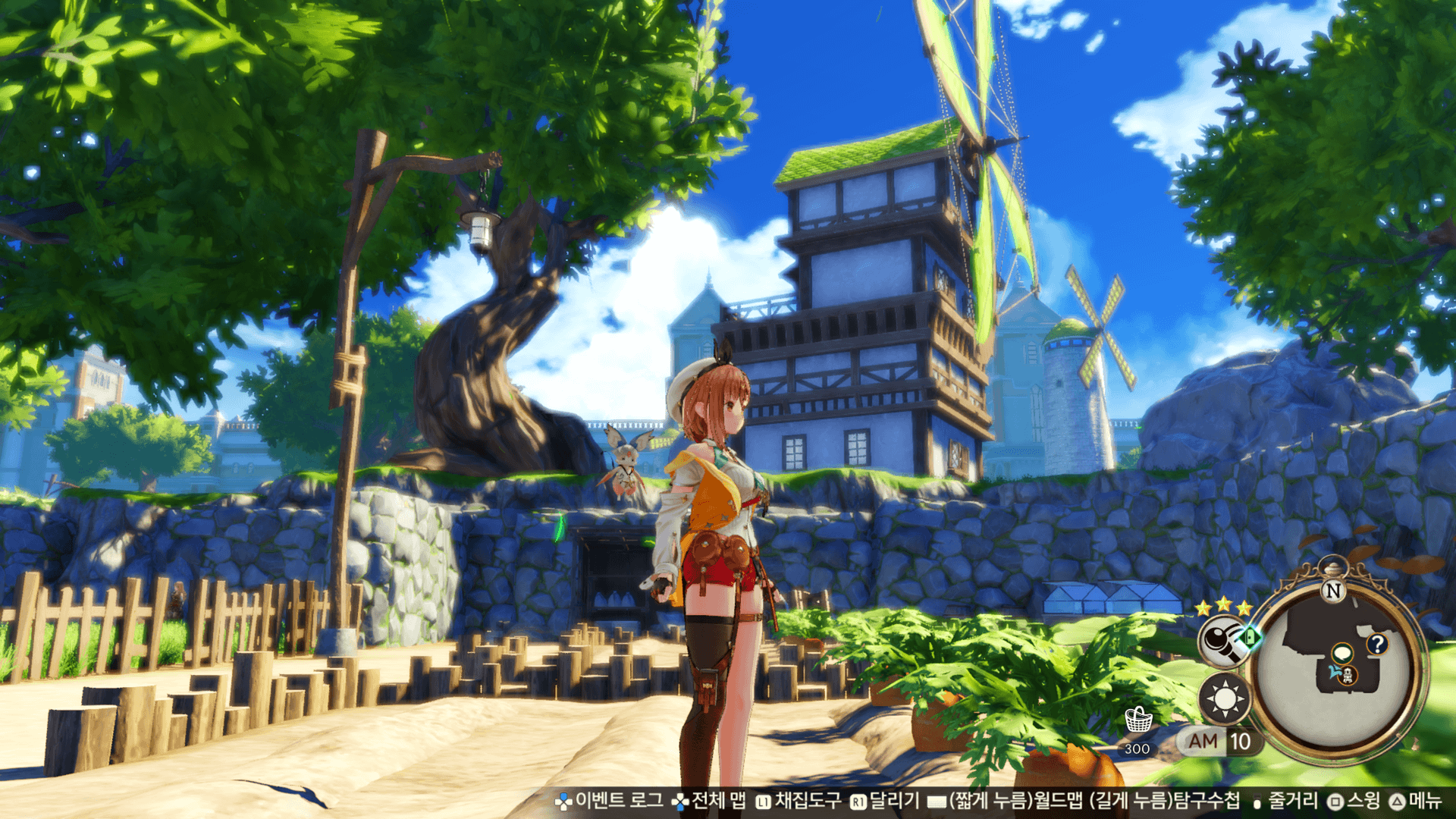Screen dimensions: 1456x819
Task: Click the sun daytime icon
Action: tap(1224, 698)
